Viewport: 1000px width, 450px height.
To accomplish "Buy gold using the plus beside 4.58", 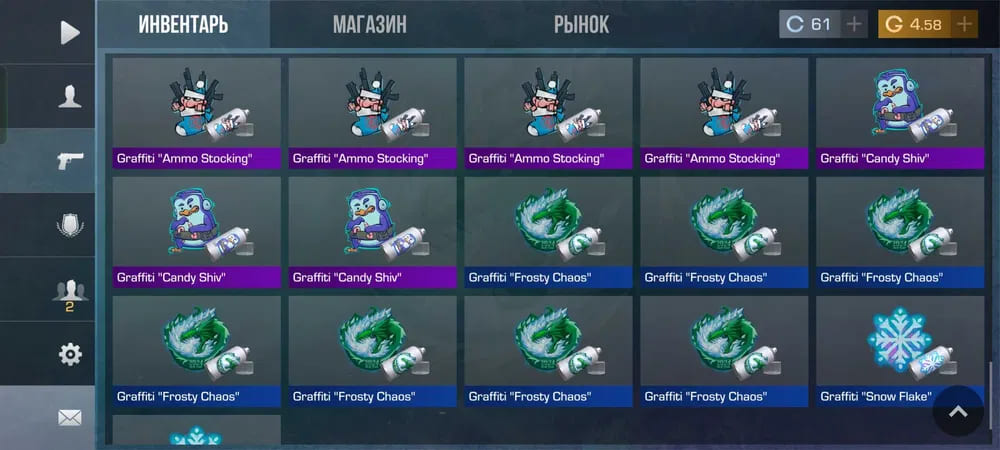I will (964, 25).
